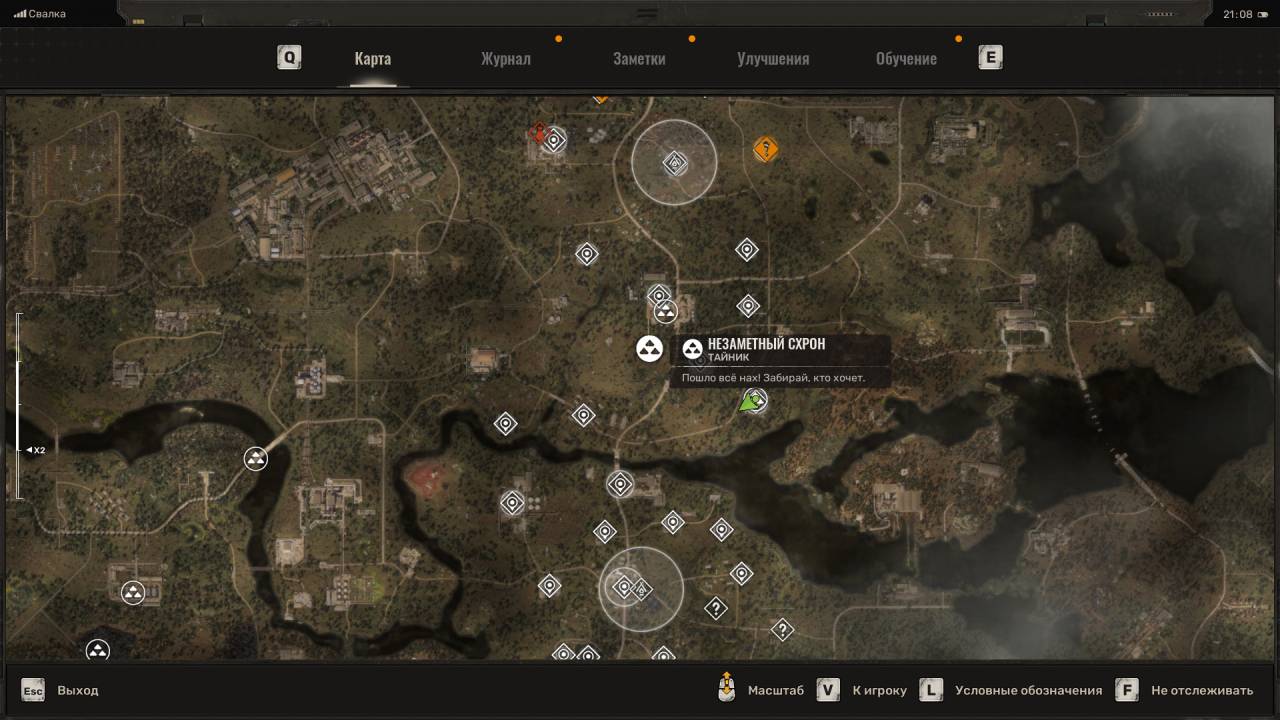
Task: Switch to the Улучшения tab
Action: pyautogui.click(x=773, y=58)
